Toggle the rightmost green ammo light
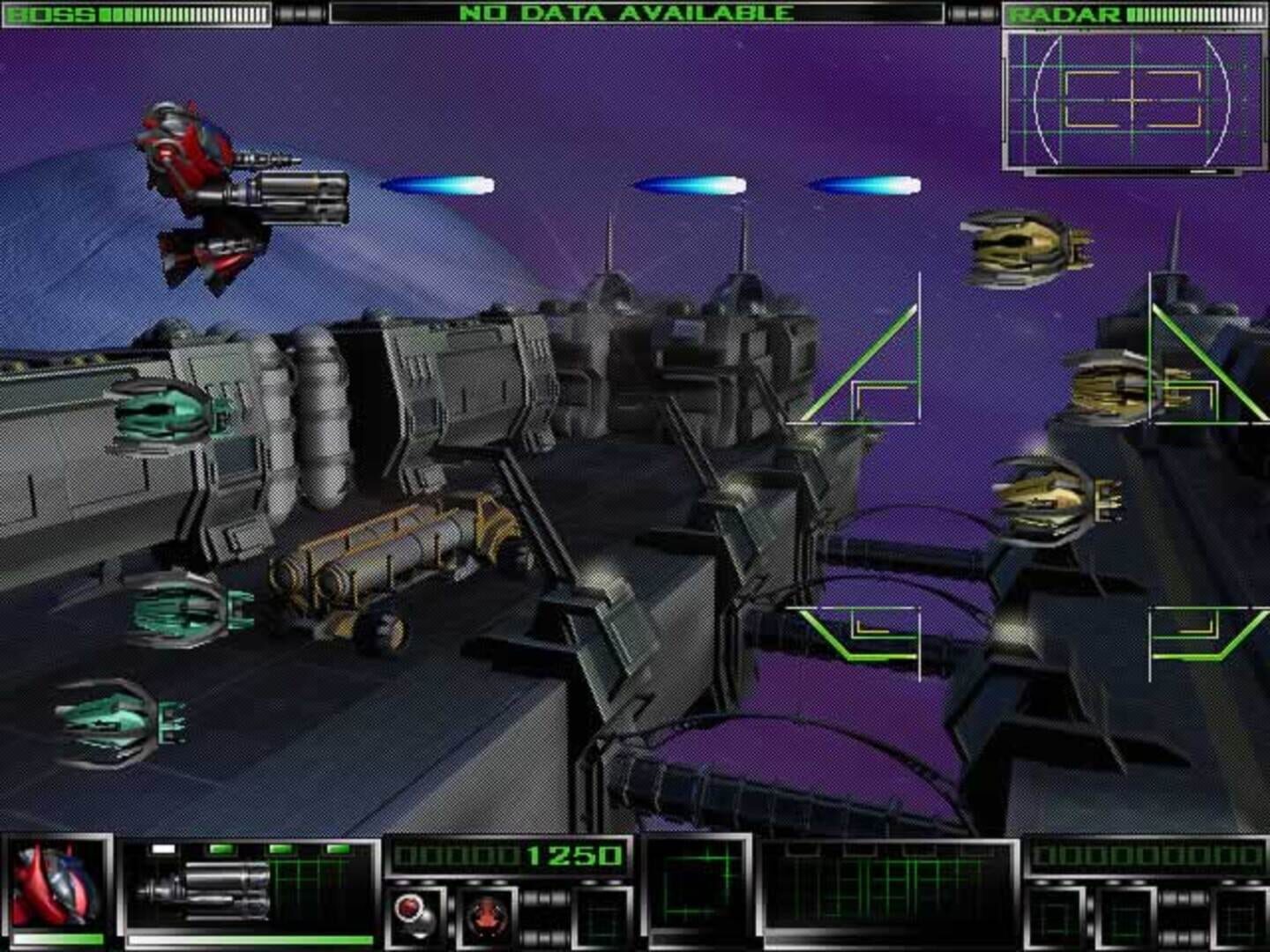Screen dimensions: 1270x952 [x=336, y=847]
